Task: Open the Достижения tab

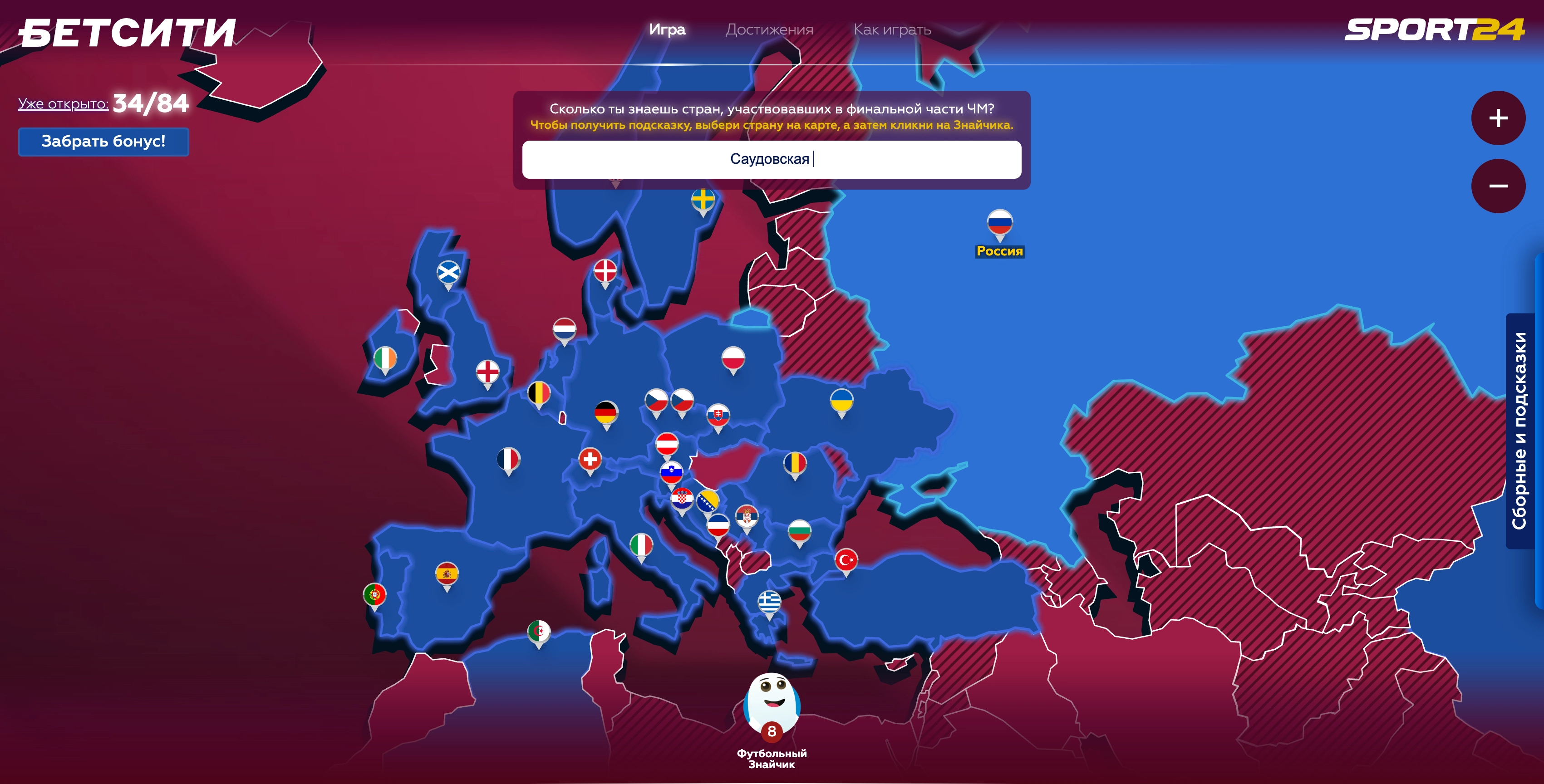Action: (769, 29)
